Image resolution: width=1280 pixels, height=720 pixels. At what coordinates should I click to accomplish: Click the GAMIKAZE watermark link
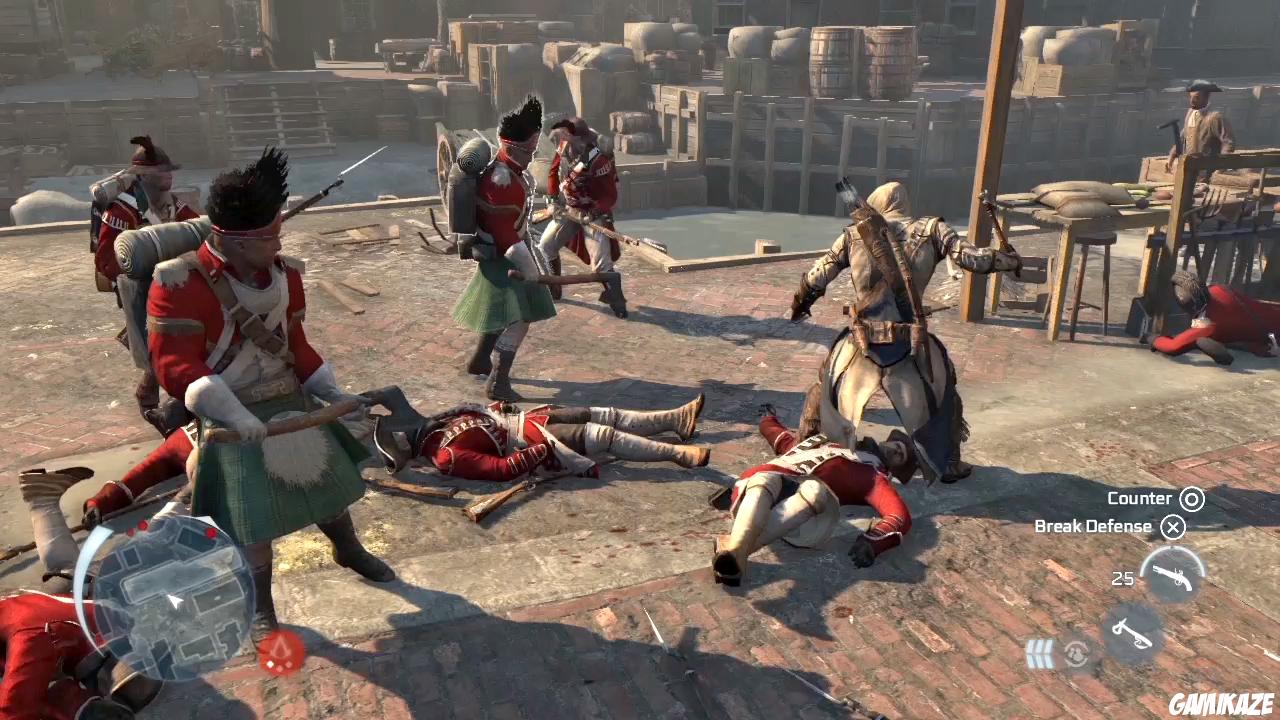point(1220,703)
